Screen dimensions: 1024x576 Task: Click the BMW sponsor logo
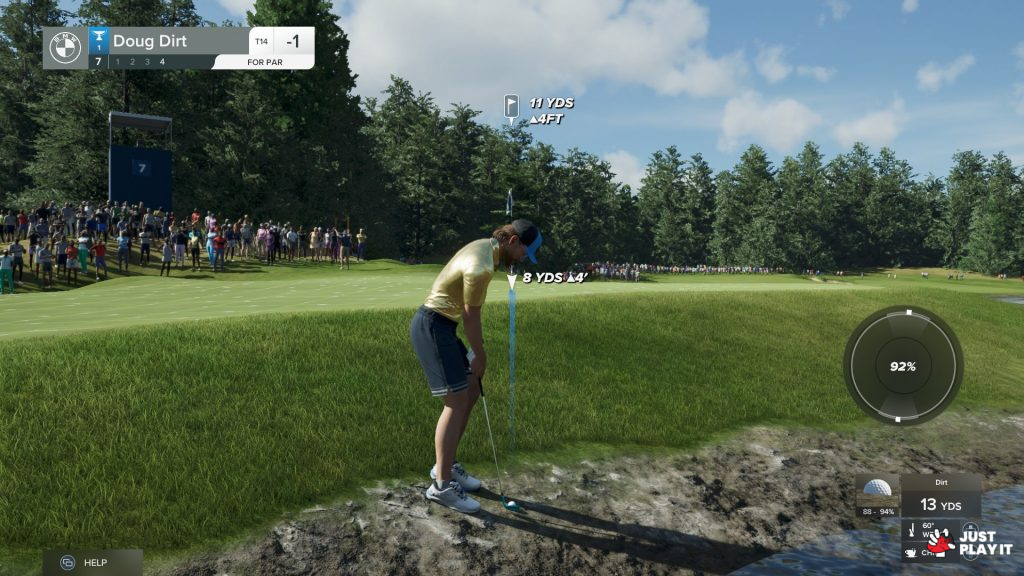pos(65,48)
